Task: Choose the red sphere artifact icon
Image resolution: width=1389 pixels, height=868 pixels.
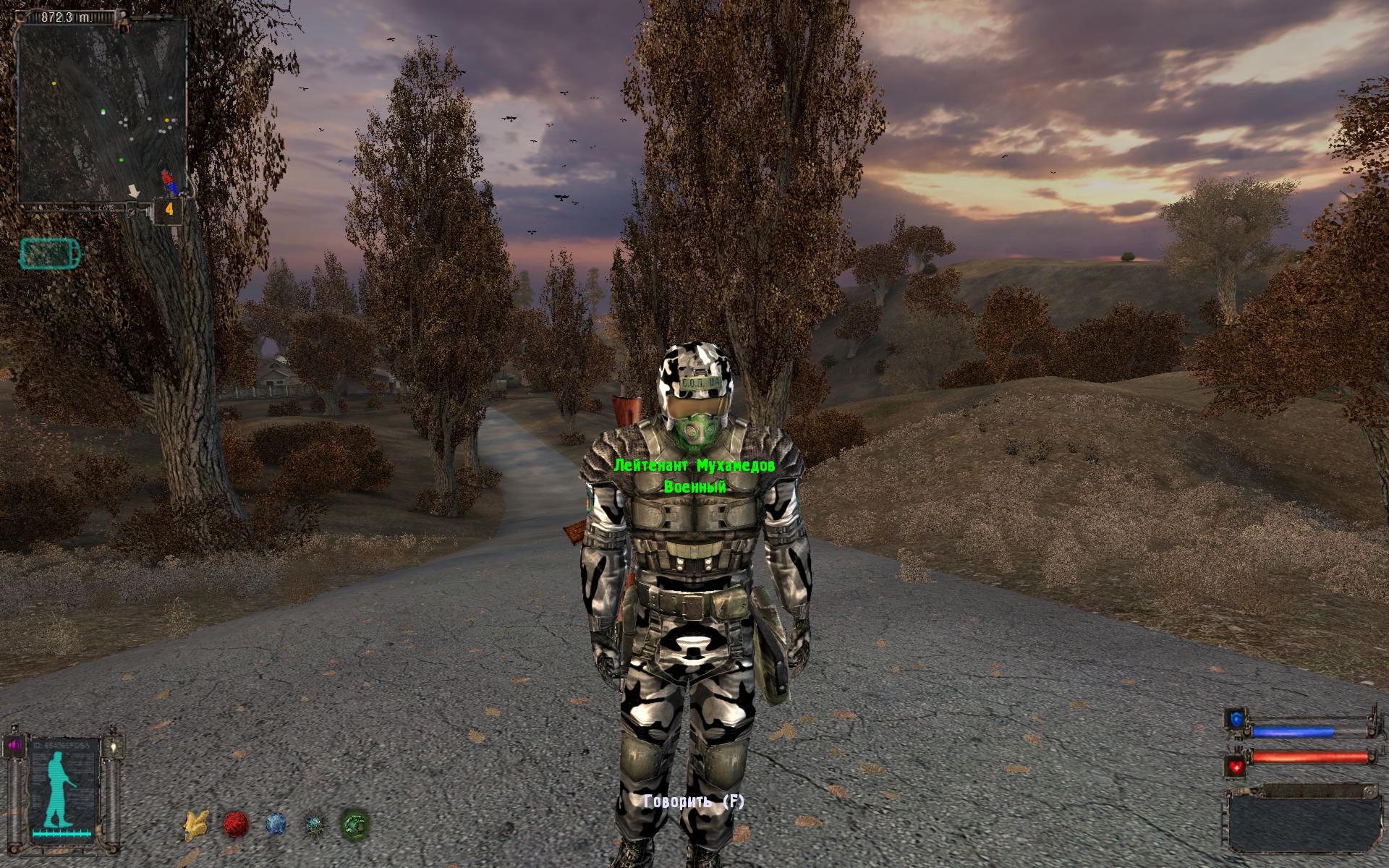Action: tap(236, 824)
